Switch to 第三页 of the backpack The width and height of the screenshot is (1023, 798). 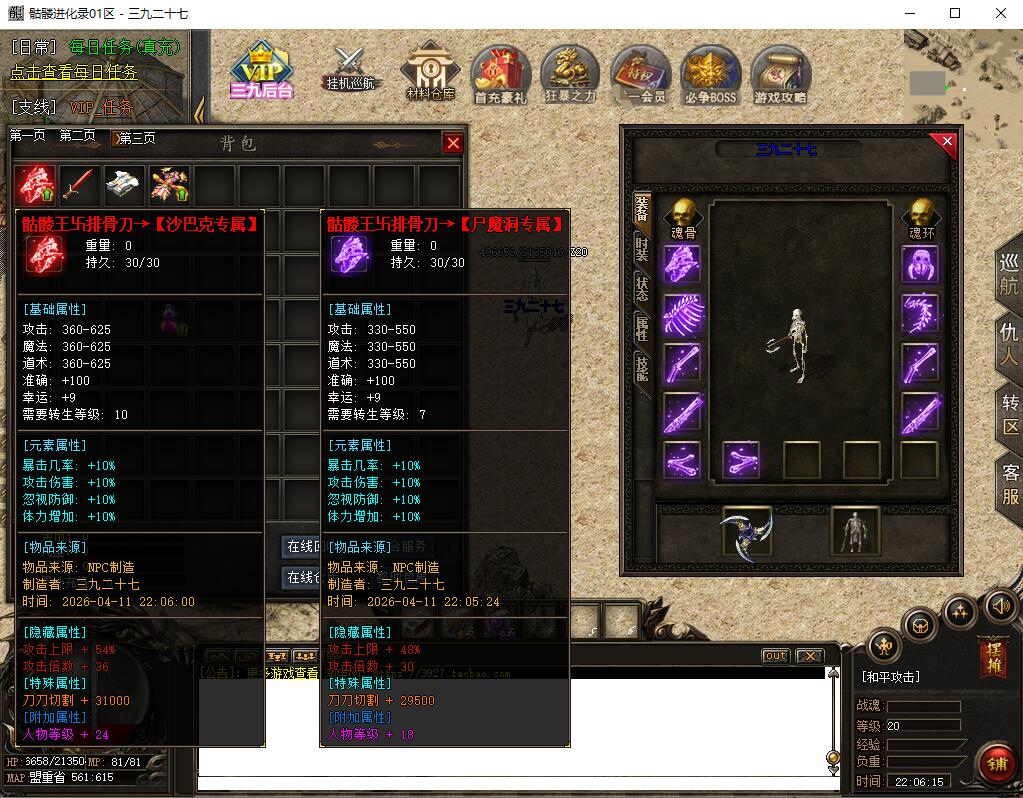click(135, 137)
